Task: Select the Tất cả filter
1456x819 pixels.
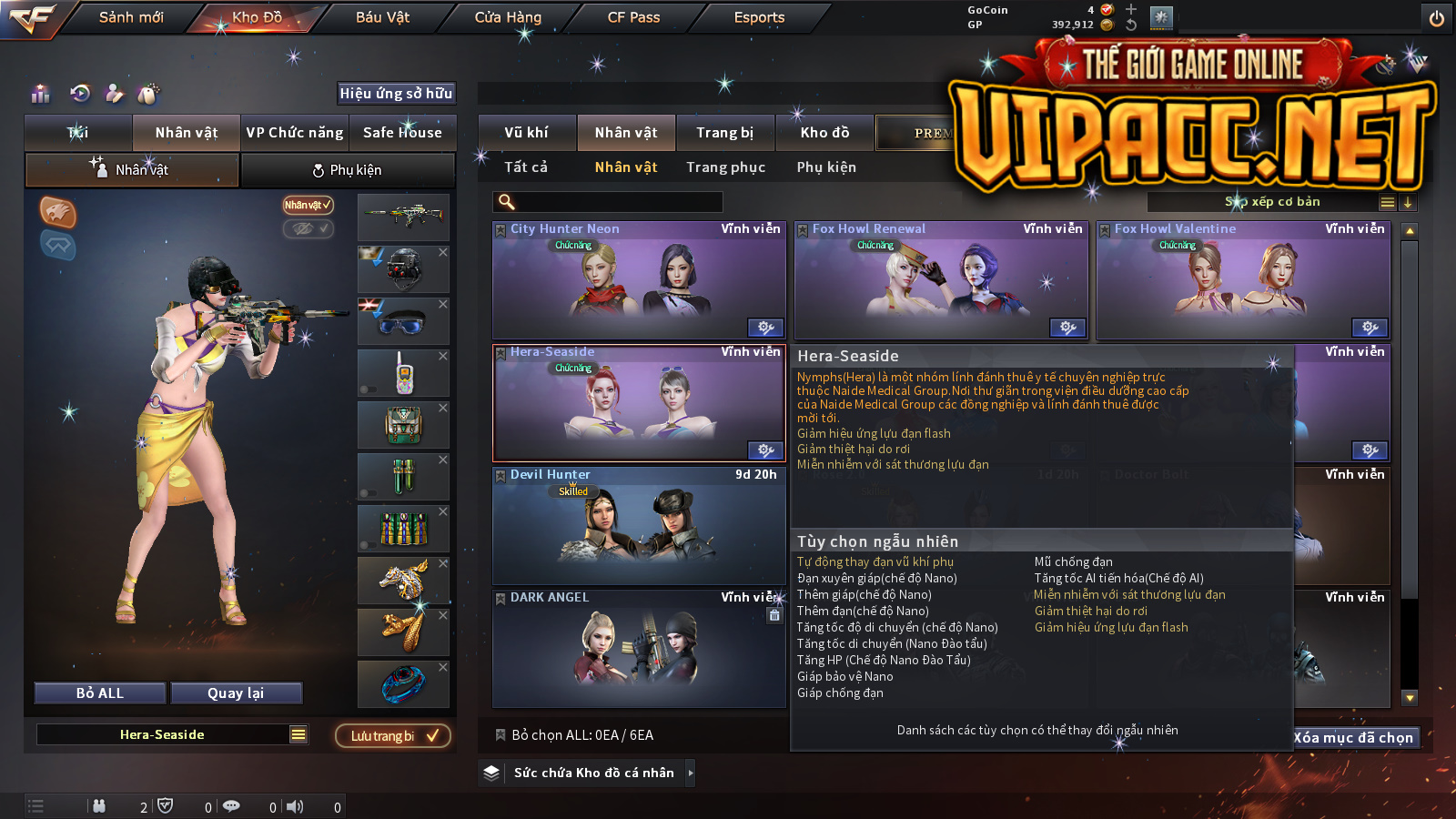Action: coord(526,167)
